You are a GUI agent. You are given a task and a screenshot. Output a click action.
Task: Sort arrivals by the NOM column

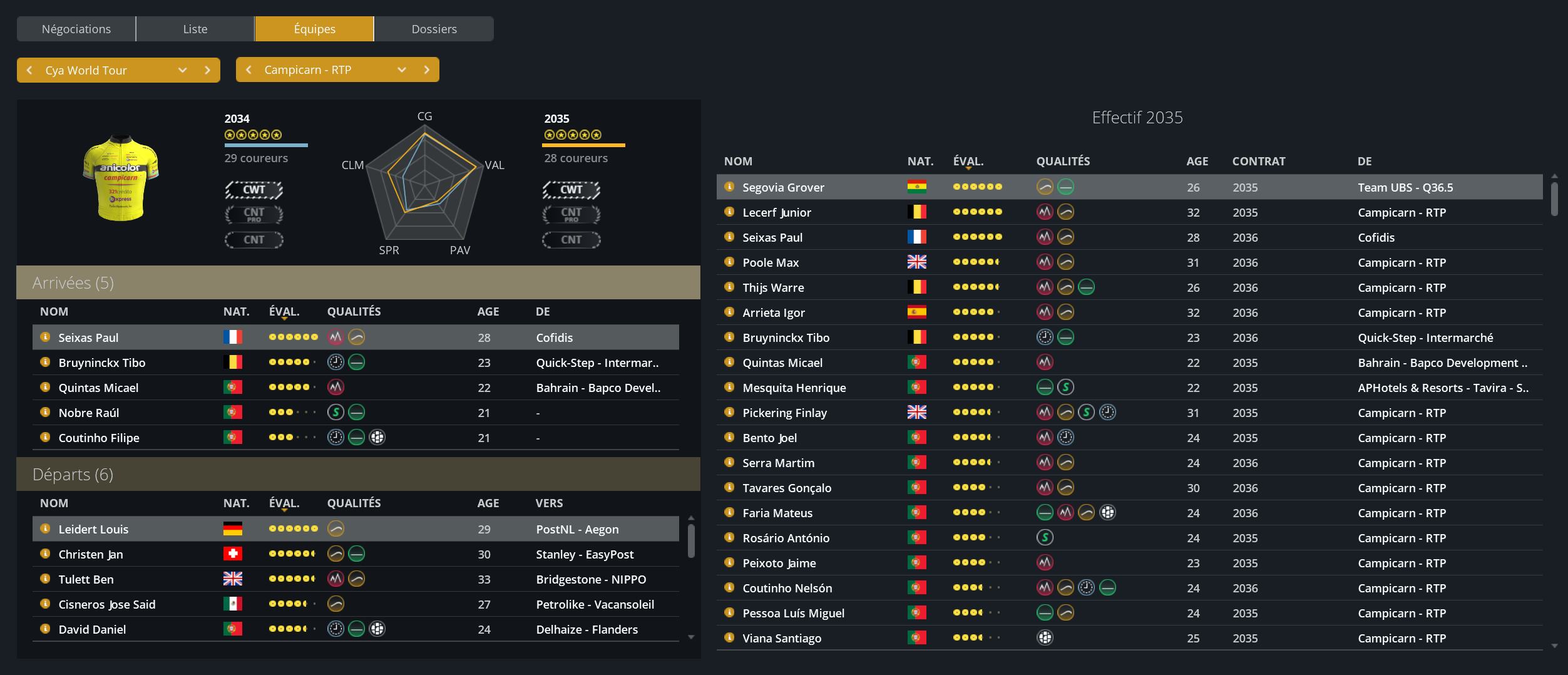click(x=54, y=312)
